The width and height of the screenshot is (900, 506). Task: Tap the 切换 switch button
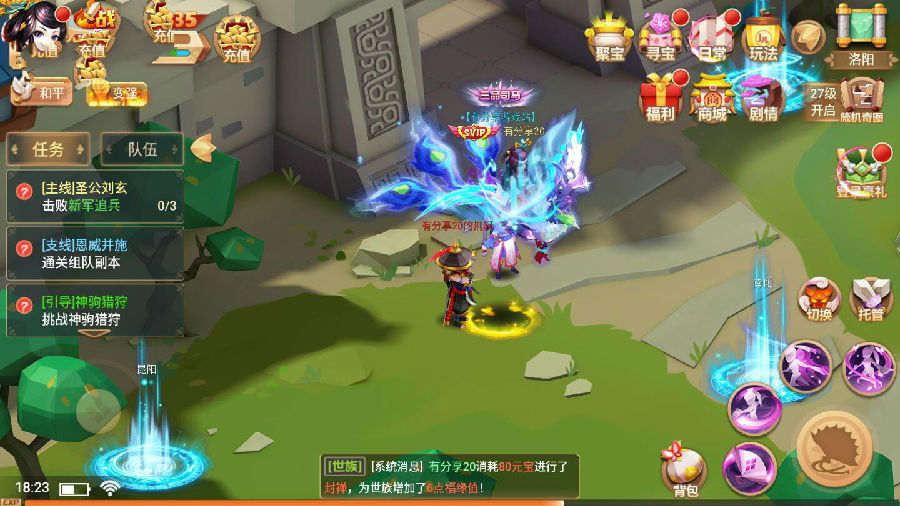click(818, 300)
